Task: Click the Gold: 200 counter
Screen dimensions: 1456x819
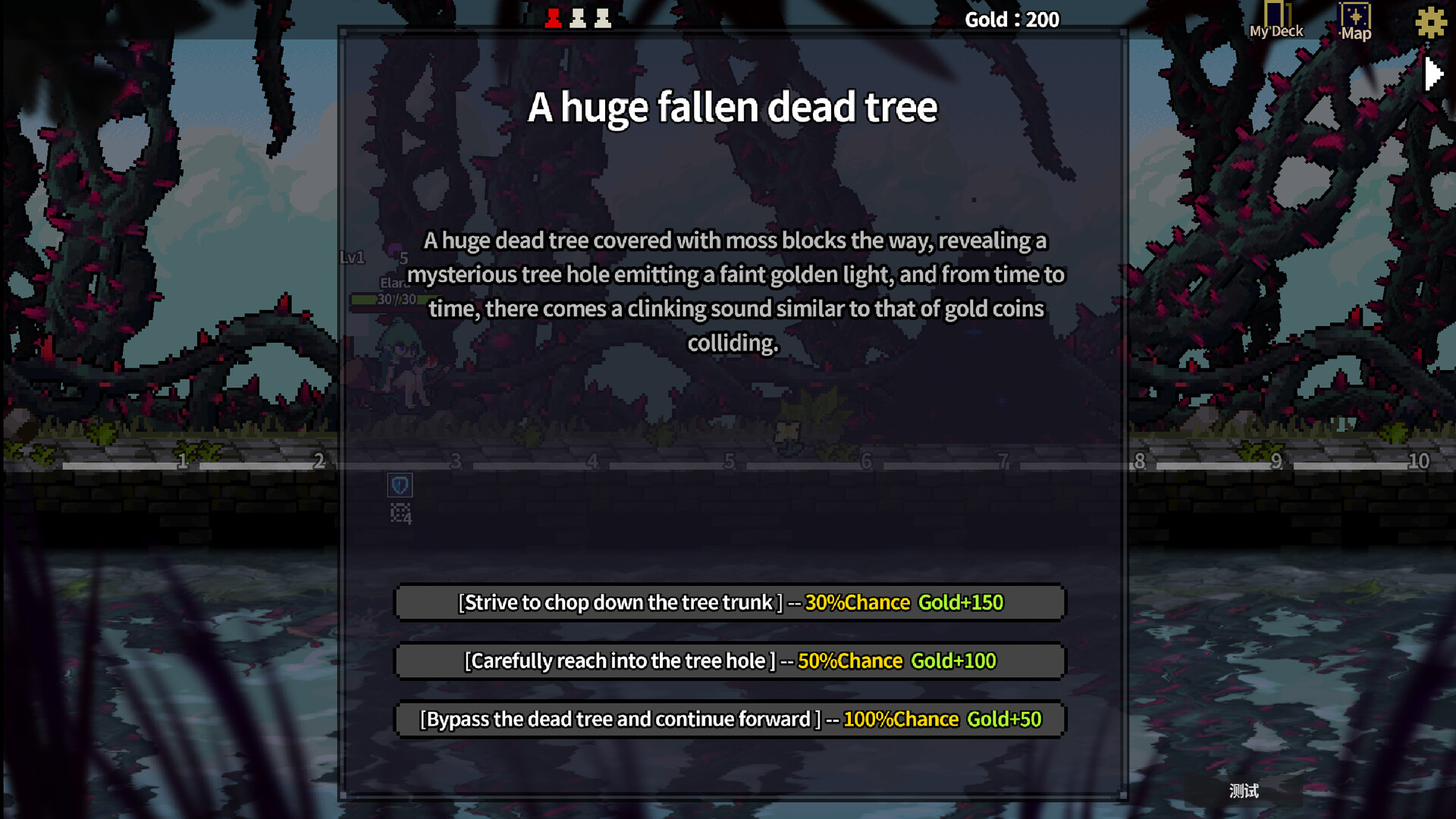Action: coord(1012,19)
